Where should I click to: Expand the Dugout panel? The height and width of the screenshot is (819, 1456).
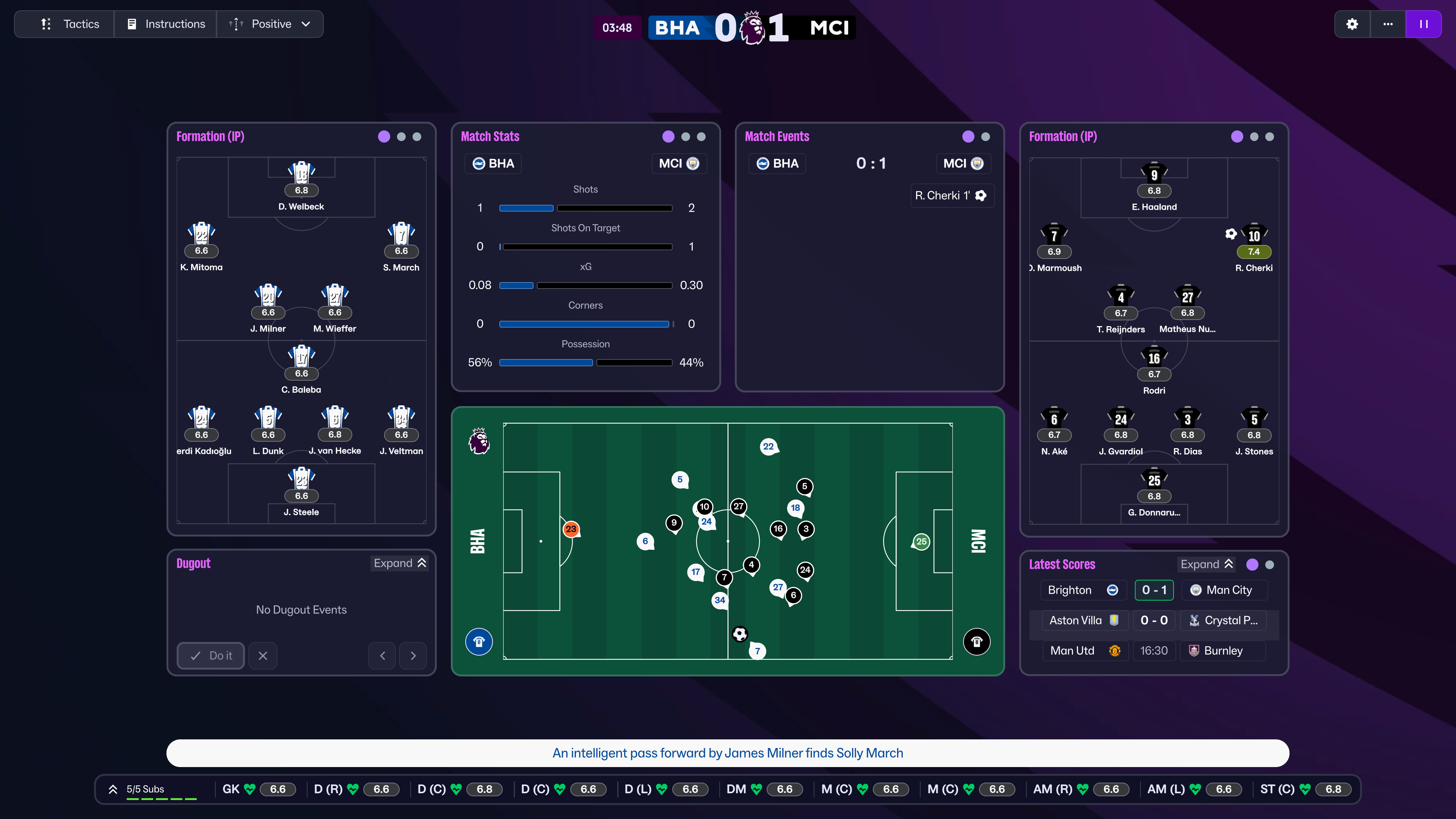[x=400, y=563]
